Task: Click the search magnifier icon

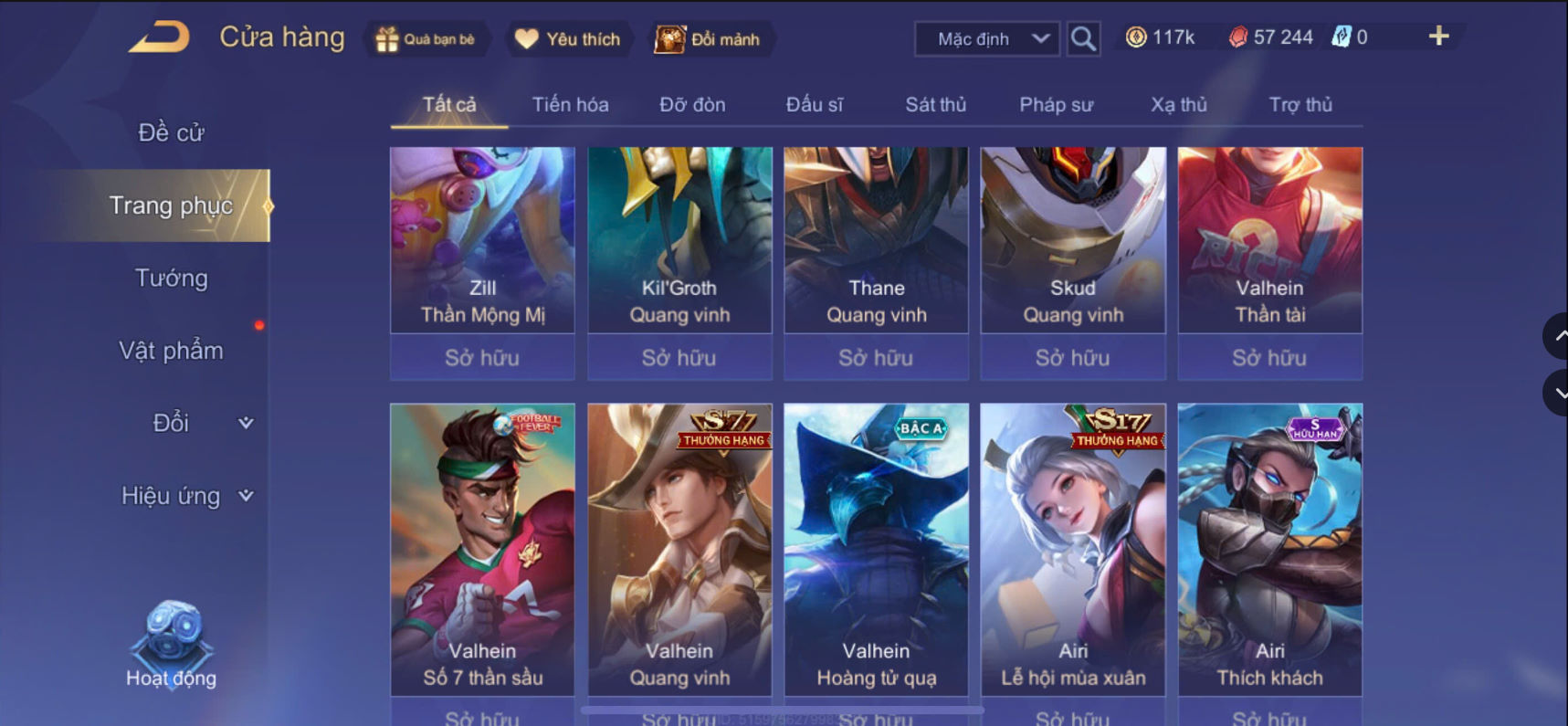Action: 1082,38
